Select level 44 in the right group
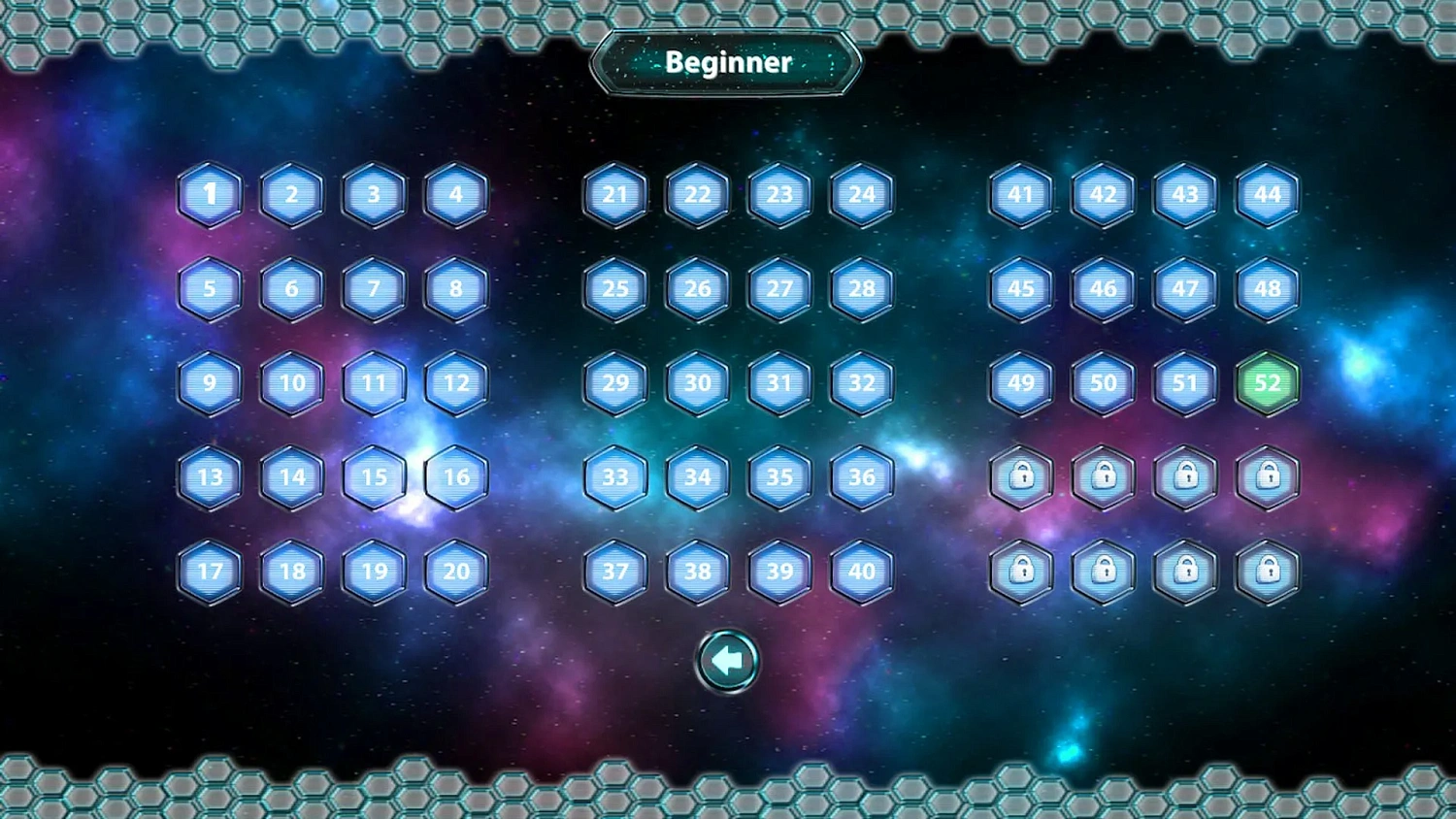This screenshot has width=1456, height=819. [1268, 195]
